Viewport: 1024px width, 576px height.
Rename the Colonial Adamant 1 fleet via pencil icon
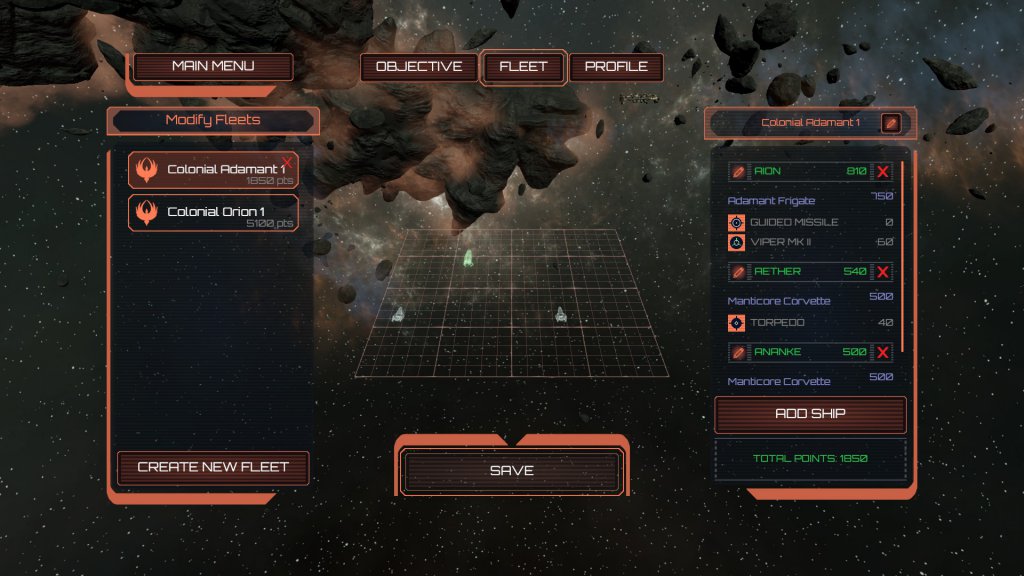(x=890, y=123)
